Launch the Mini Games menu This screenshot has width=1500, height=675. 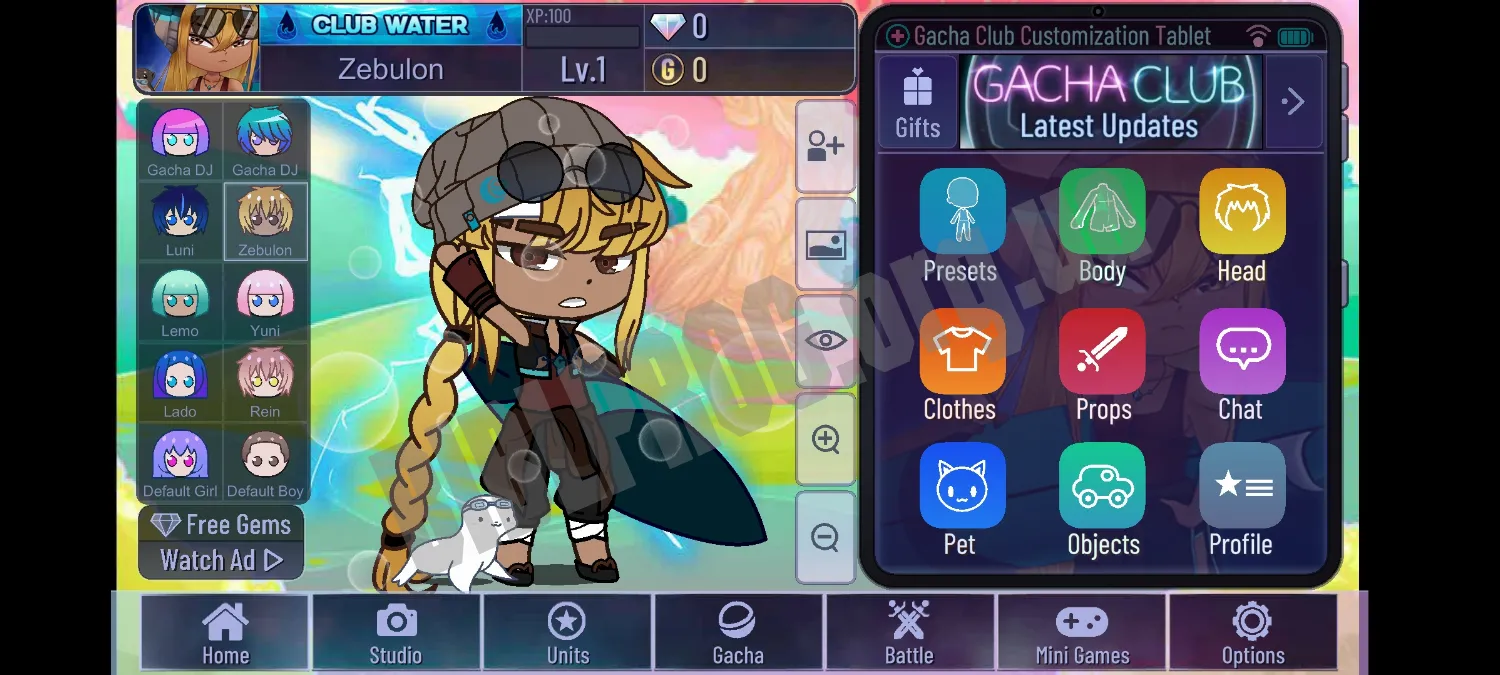1082,632
